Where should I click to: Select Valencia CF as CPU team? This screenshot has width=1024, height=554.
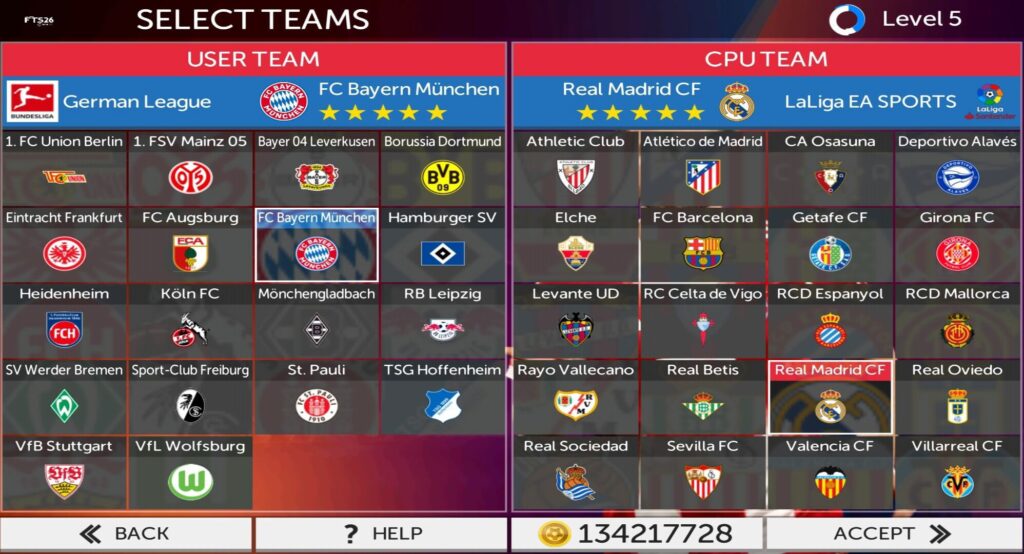point(830,472)
